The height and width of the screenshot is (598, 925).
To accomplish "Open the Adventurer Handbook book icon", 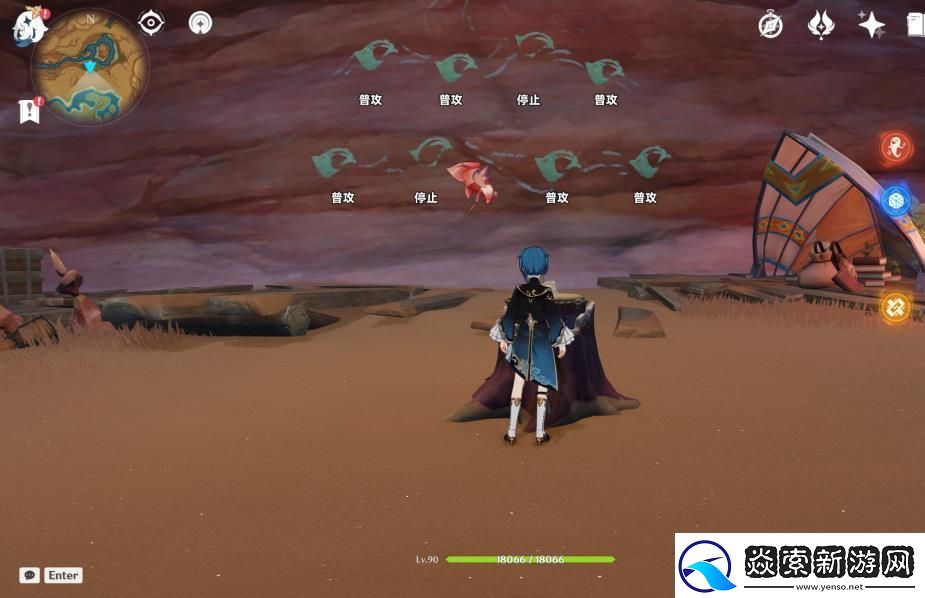I will 916,25.
